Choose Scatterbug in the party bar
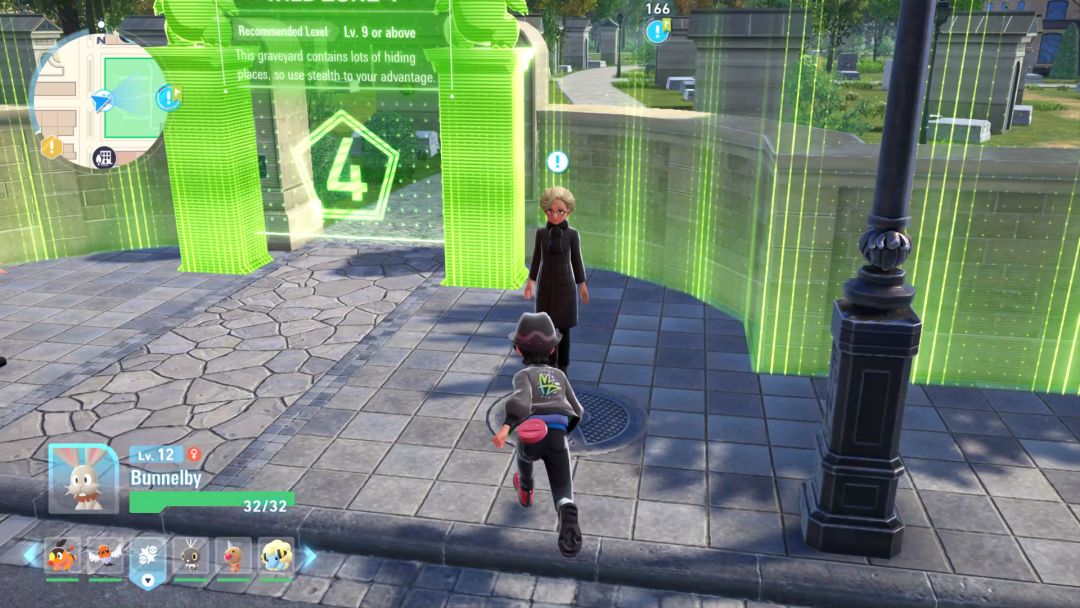Screen dimensions: 1080x608 (190, 556)
